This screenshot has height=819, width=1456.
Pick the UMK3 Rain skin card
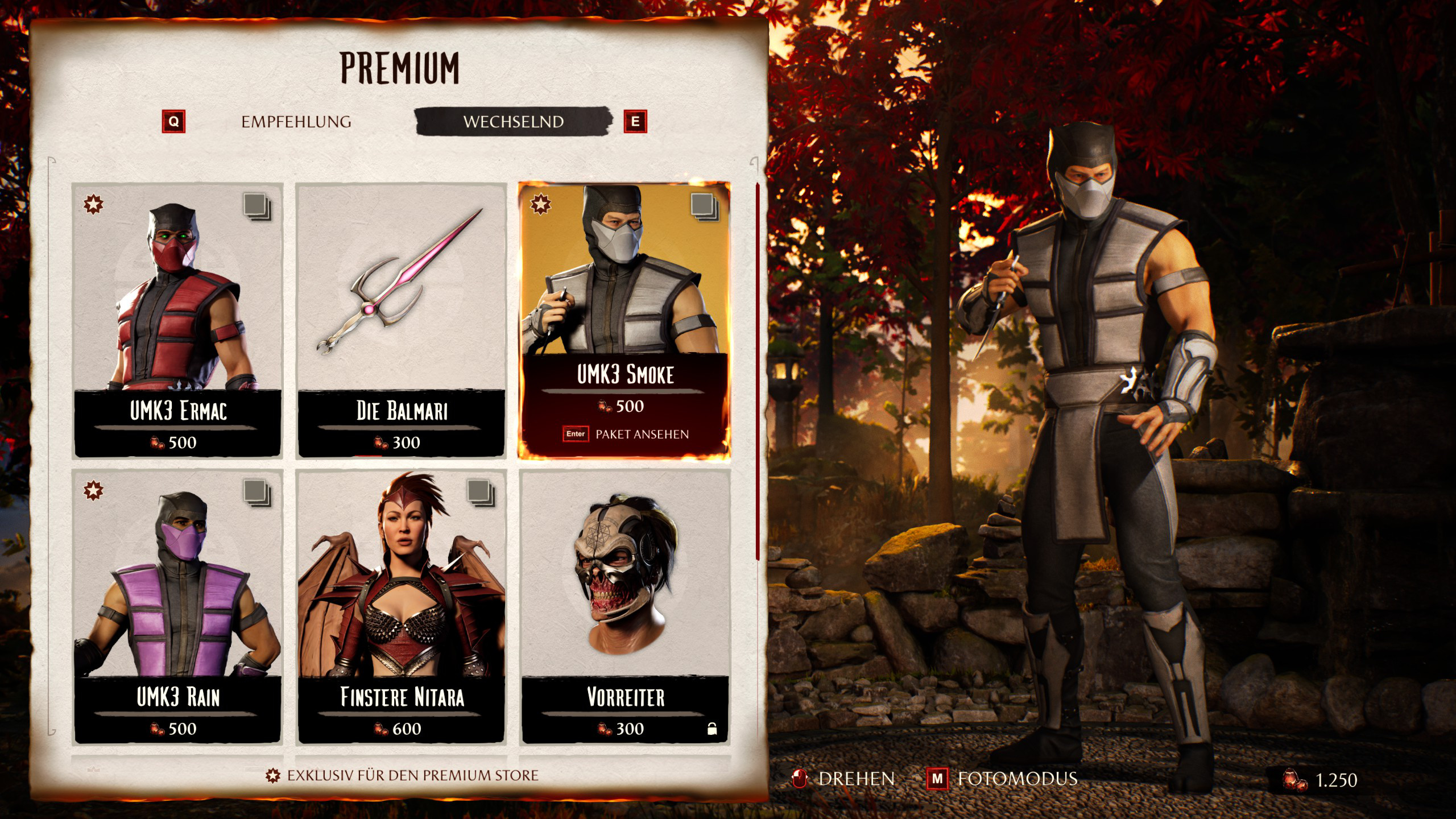[x=177, y=606]
